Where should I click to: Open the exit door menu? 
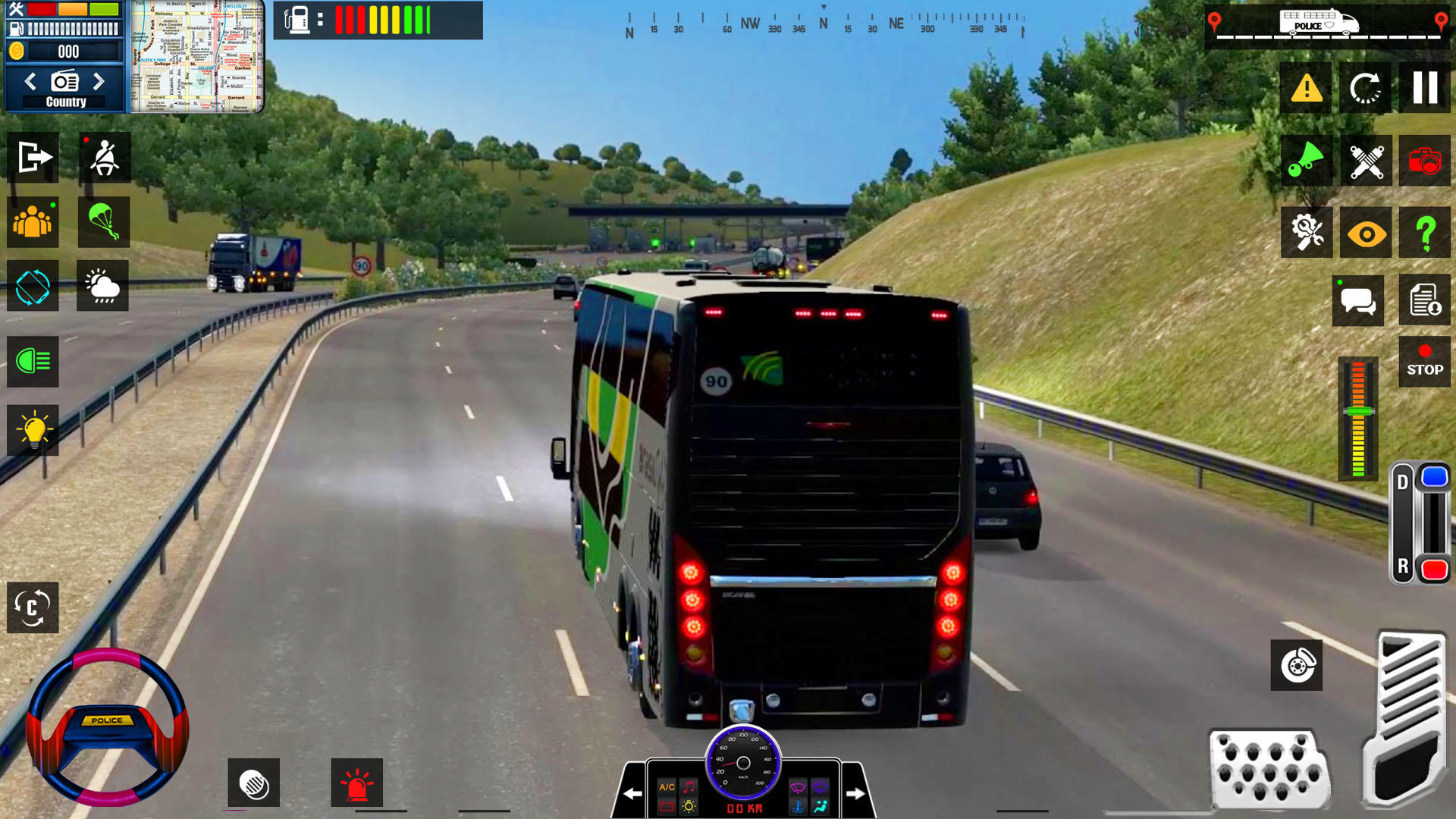click(32, 157)
